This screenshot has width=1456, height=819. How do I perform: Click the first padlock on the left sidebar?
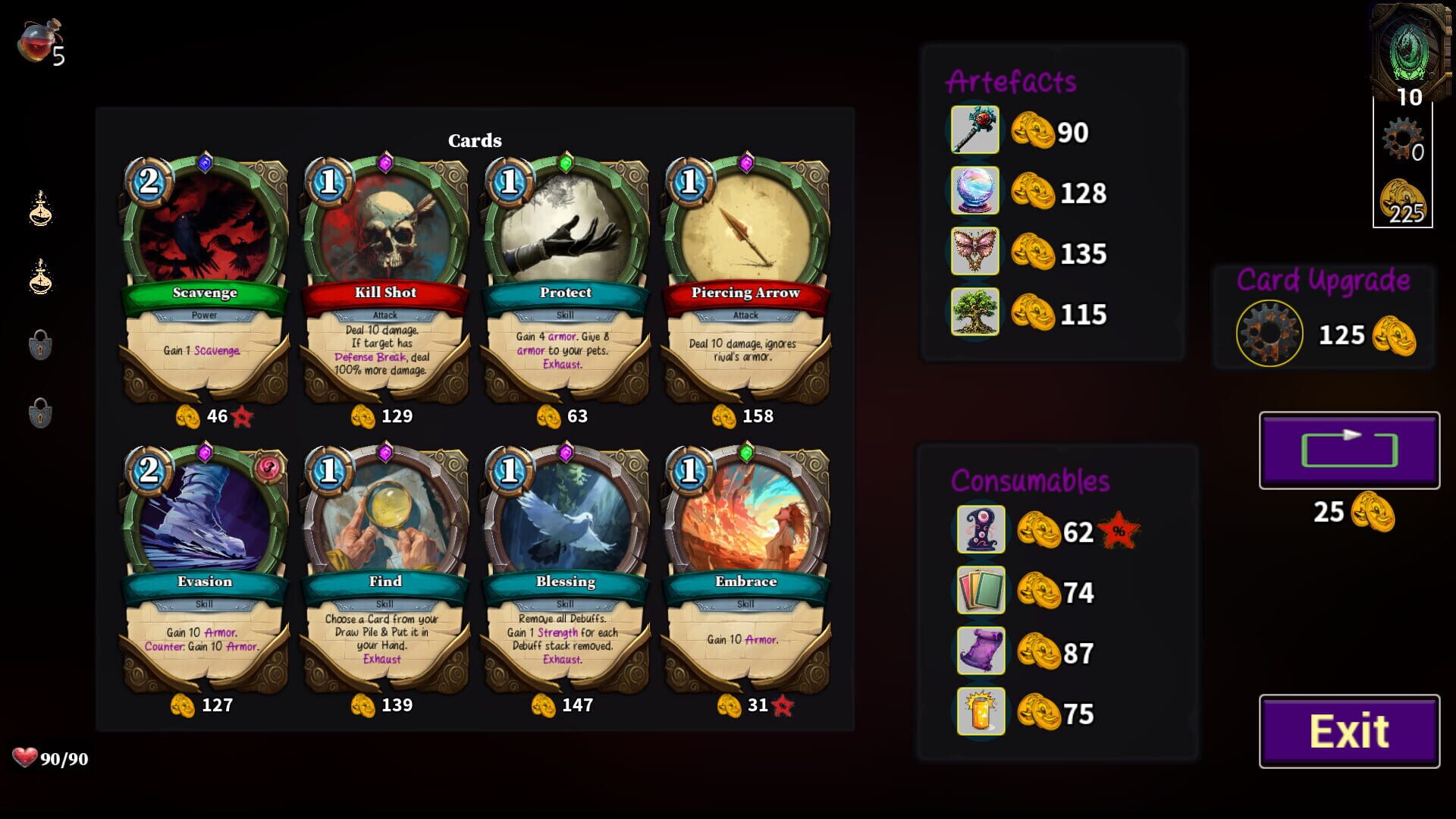click(42, 344)
